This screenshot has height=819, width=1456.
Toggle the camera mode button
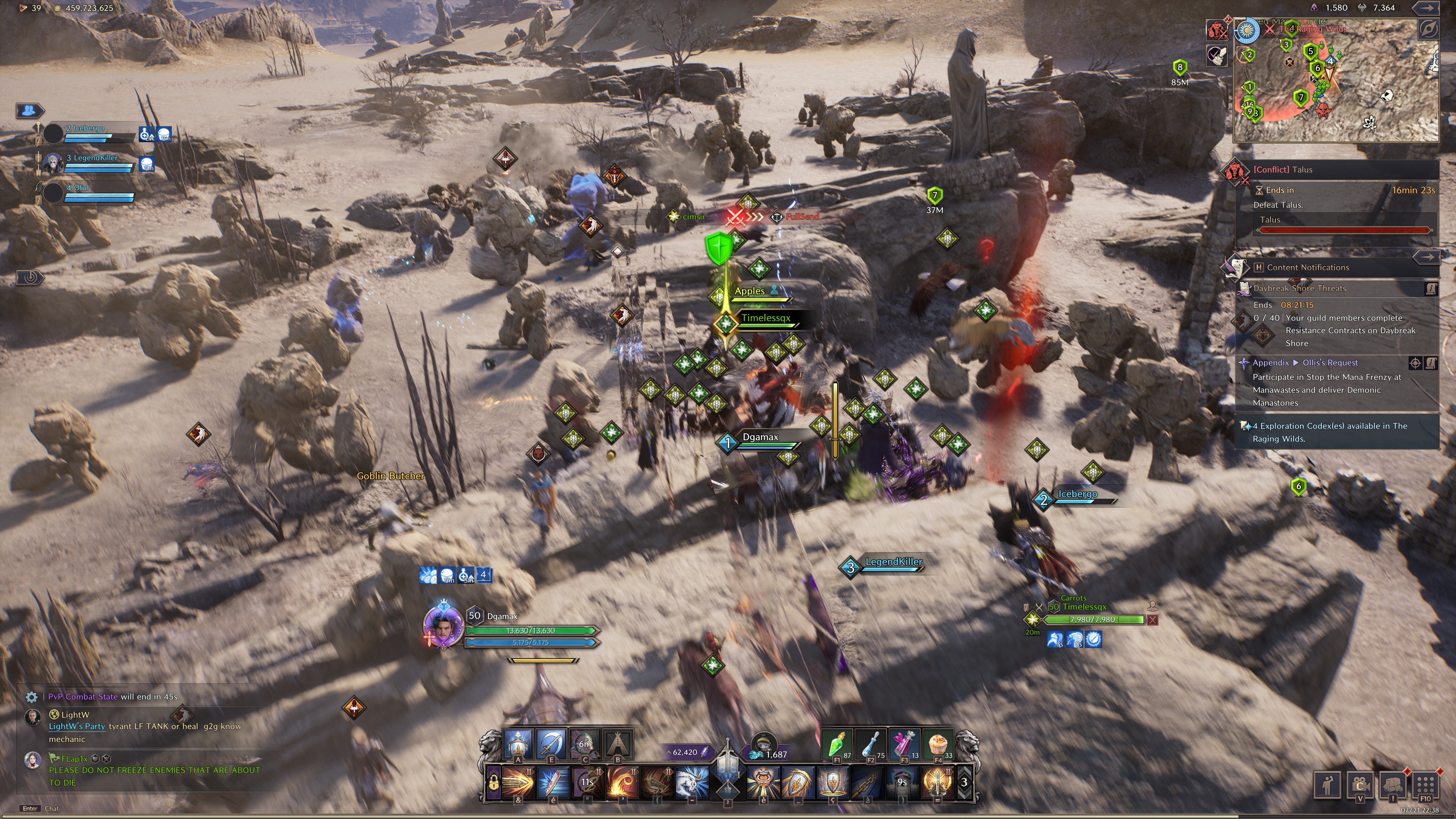[1360, 784]
